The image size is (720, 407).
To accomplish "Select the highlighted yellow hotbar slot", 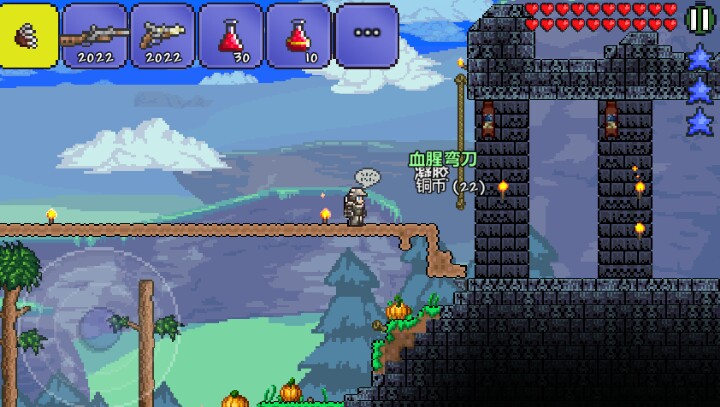I will point(29,35).
